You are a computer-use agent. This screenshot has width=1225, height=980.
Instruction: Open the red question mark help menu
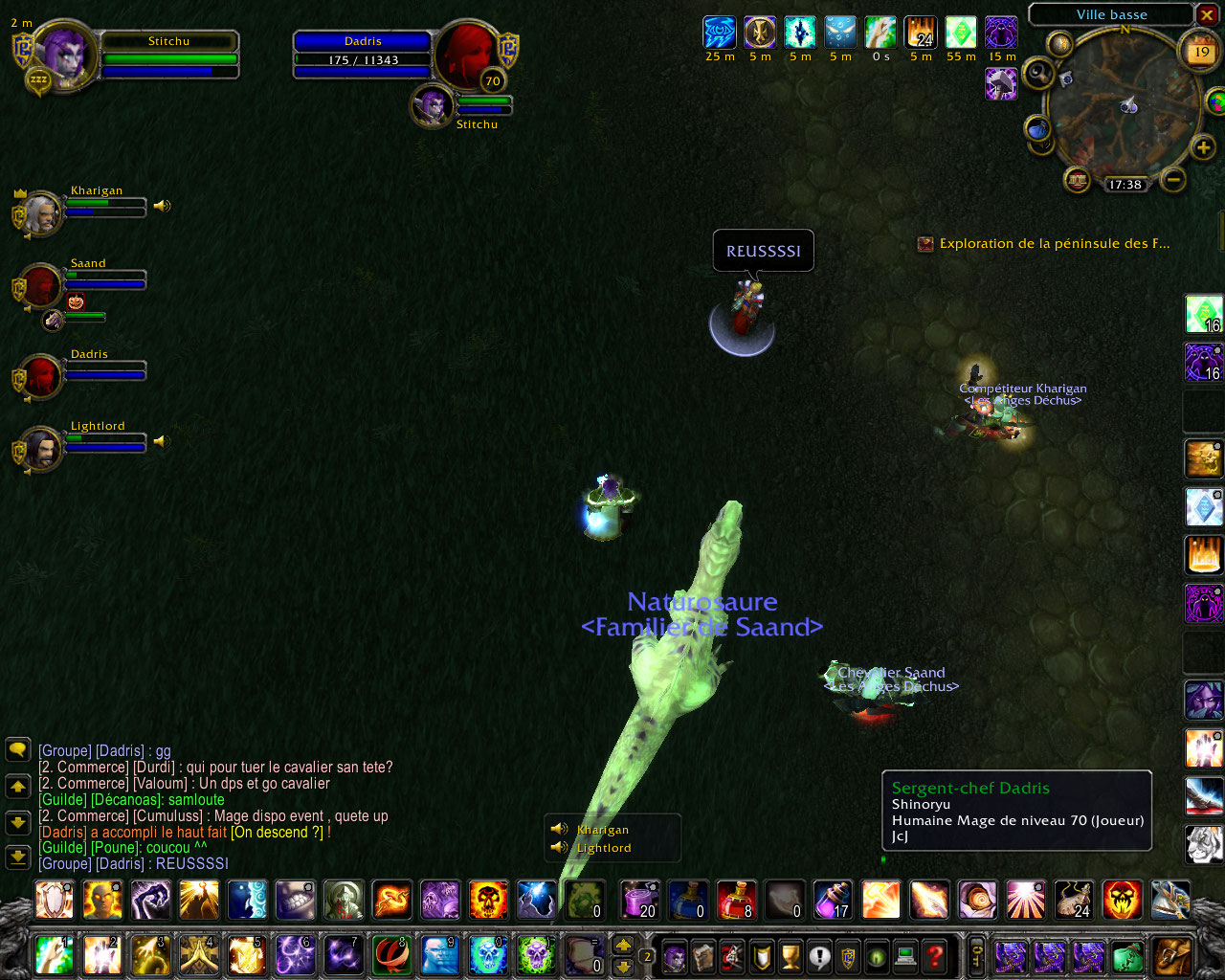935,954
